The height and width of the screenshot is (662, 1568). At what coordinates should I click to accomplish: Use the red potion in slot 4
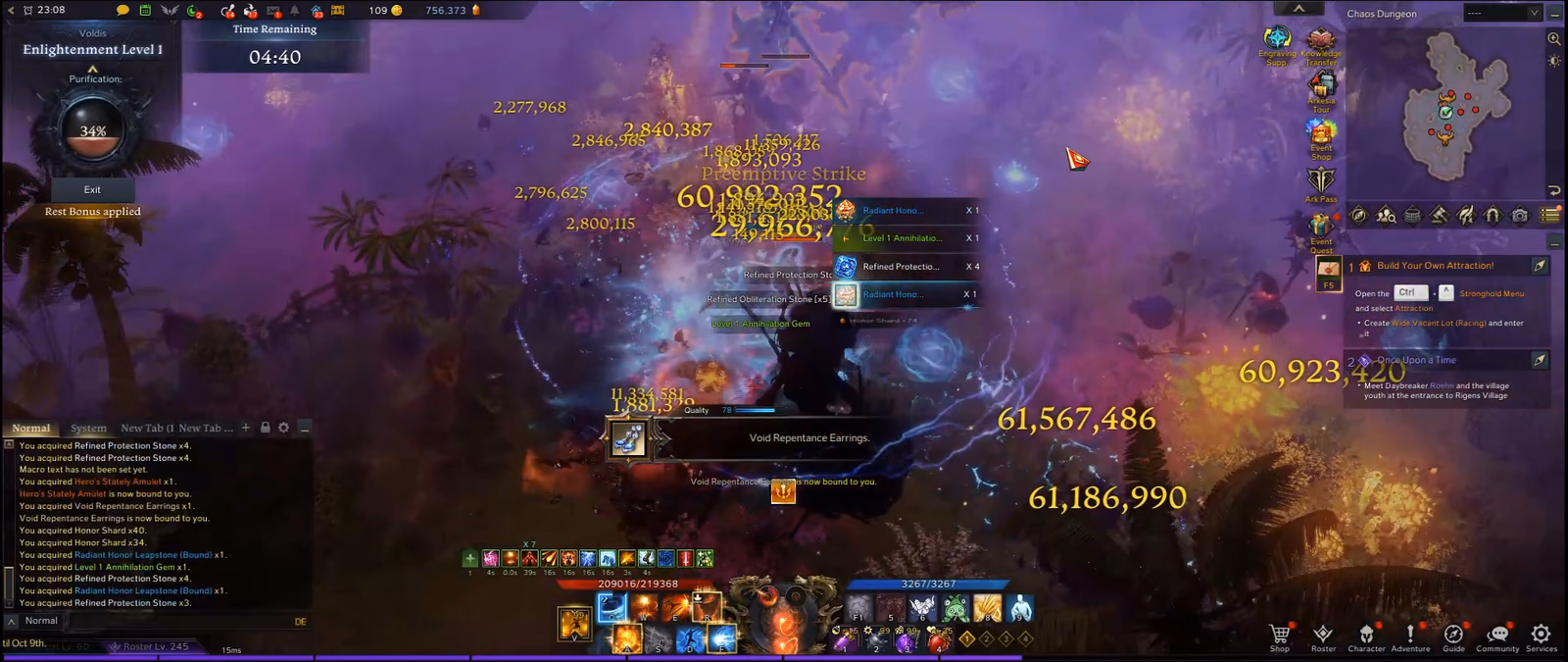coord(938,642)
